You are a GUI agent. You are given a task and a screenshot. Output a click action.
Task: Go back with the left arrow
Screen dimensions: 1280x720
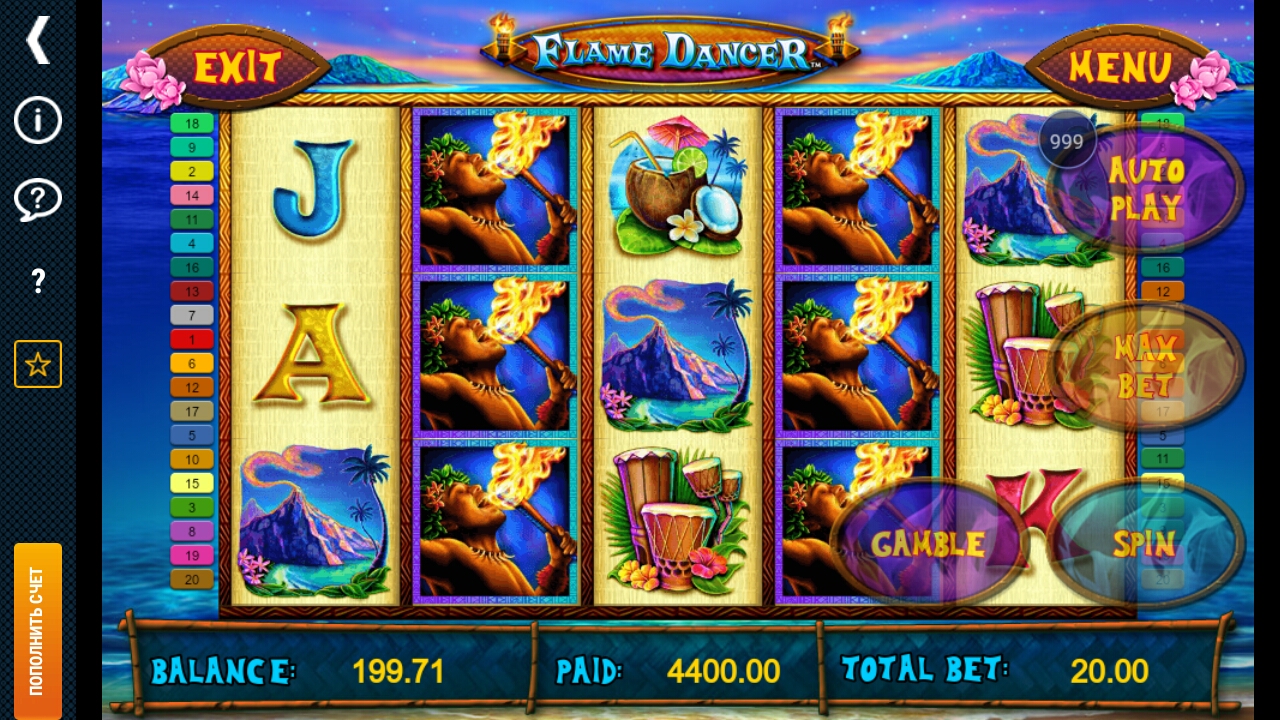click(x=38, y=40)
